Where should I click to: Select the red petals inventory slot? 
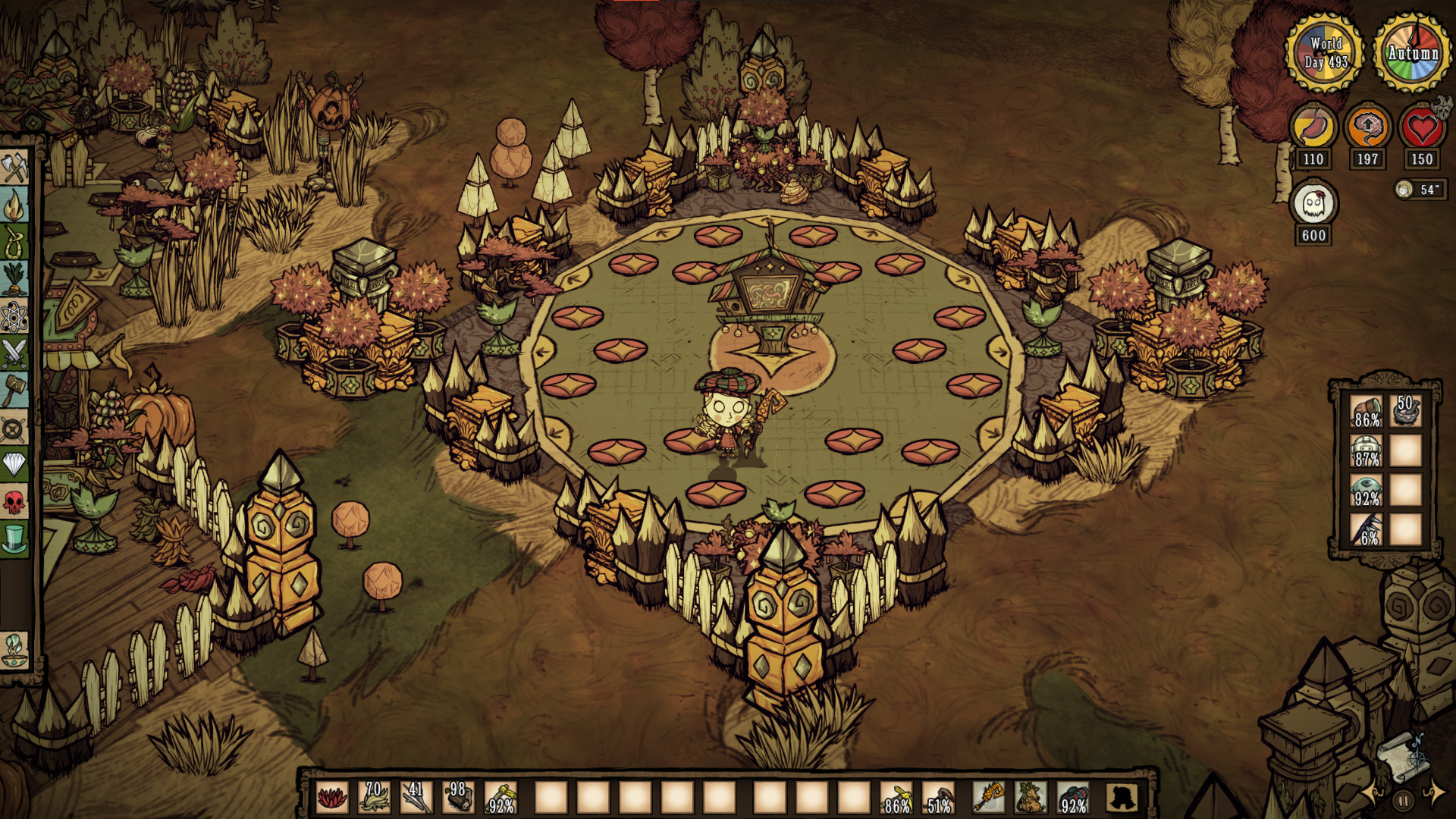pyautogui.click(x=331, y=798)
